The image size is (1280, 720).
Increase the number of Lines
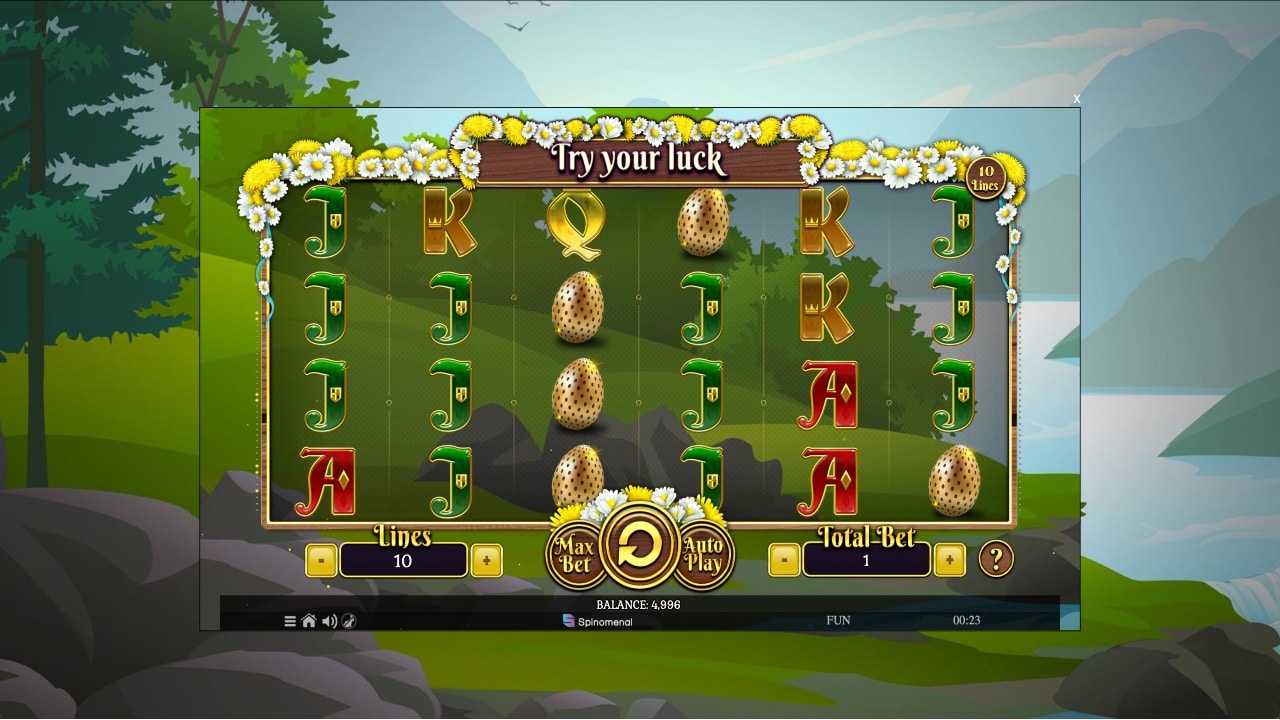(486, 561)
